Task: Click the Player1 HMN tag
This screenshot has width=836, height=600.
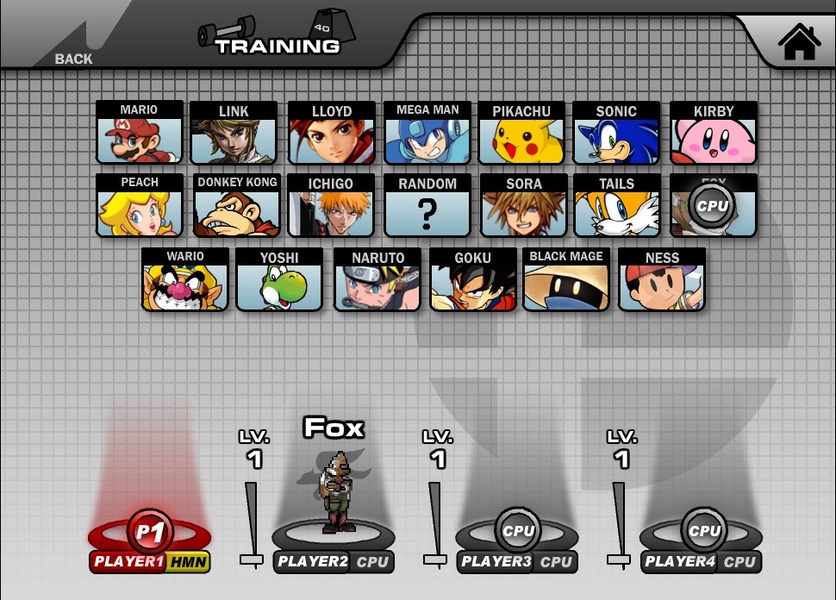Action: (x=188, y=562)
